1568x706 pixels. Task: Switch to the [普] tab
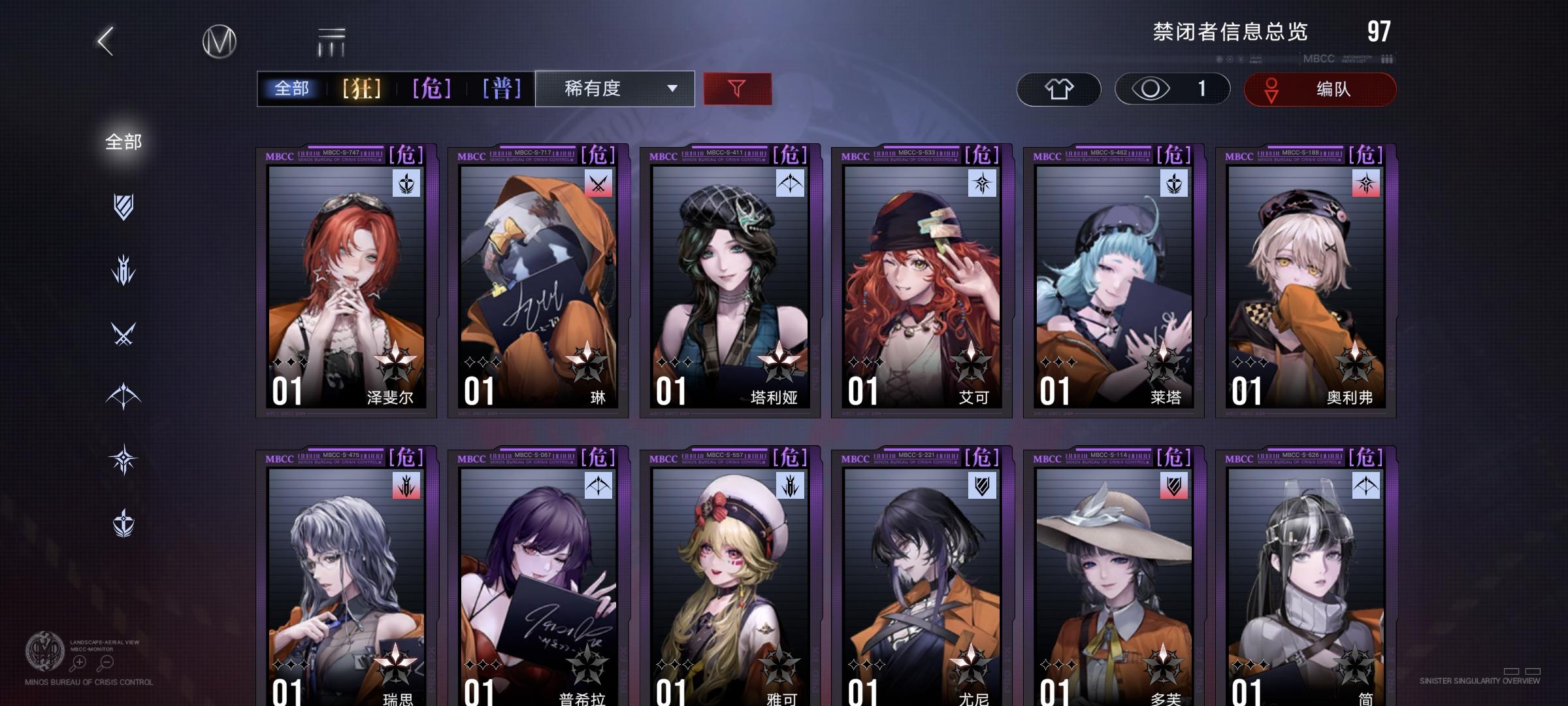pos(501,87)
